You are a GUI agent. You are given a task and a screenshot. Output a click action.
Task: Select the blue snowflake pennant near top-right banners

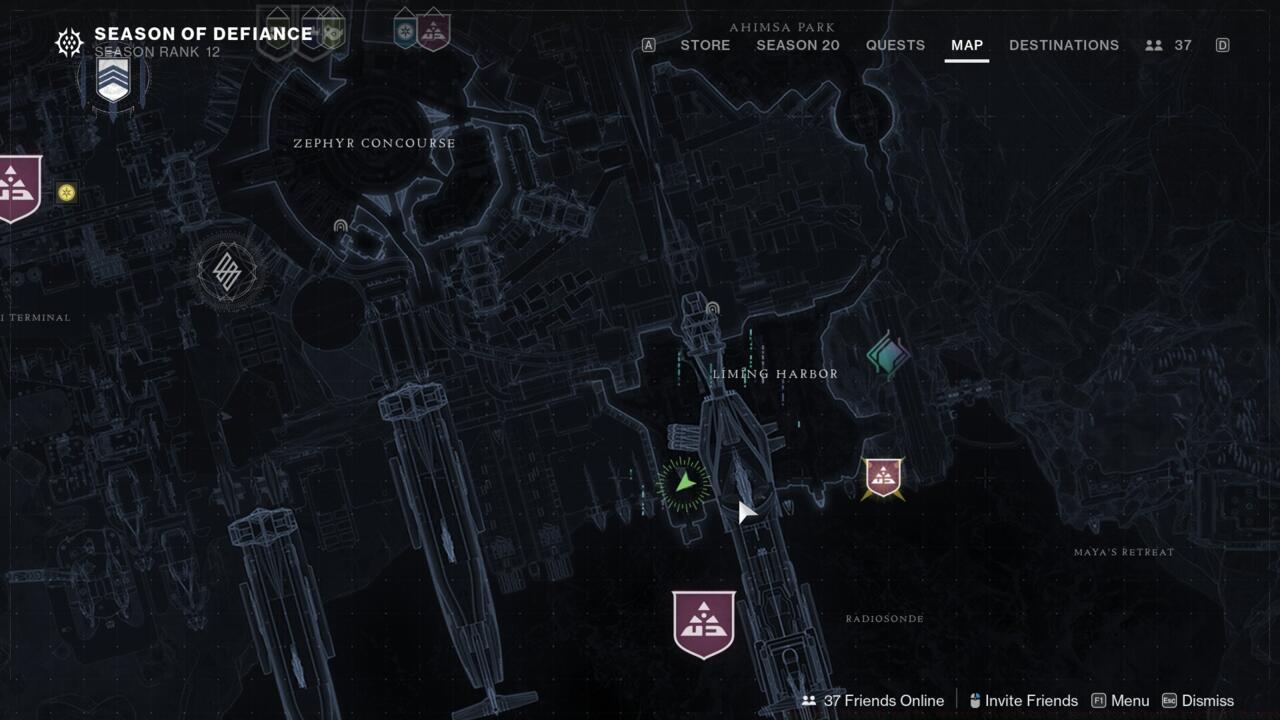[x=404, y=29]
